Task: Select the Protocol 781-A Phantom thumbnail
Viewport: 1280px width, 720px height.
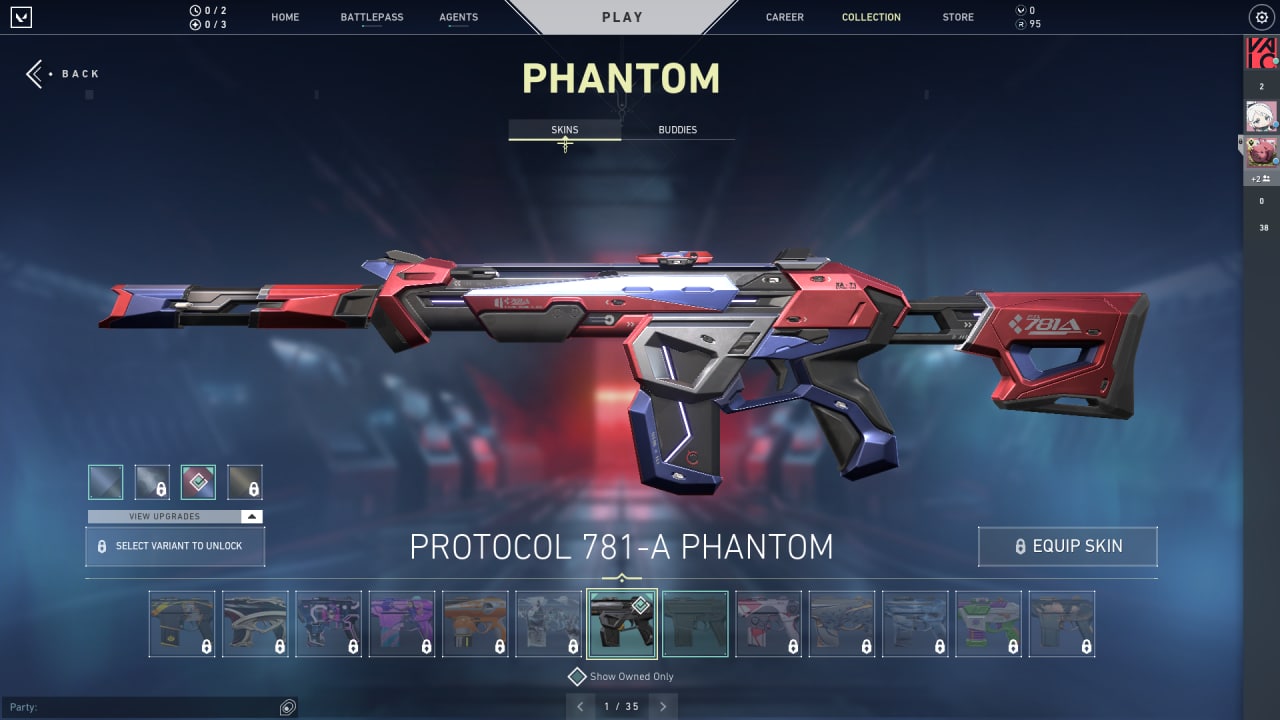Action: 621,622
